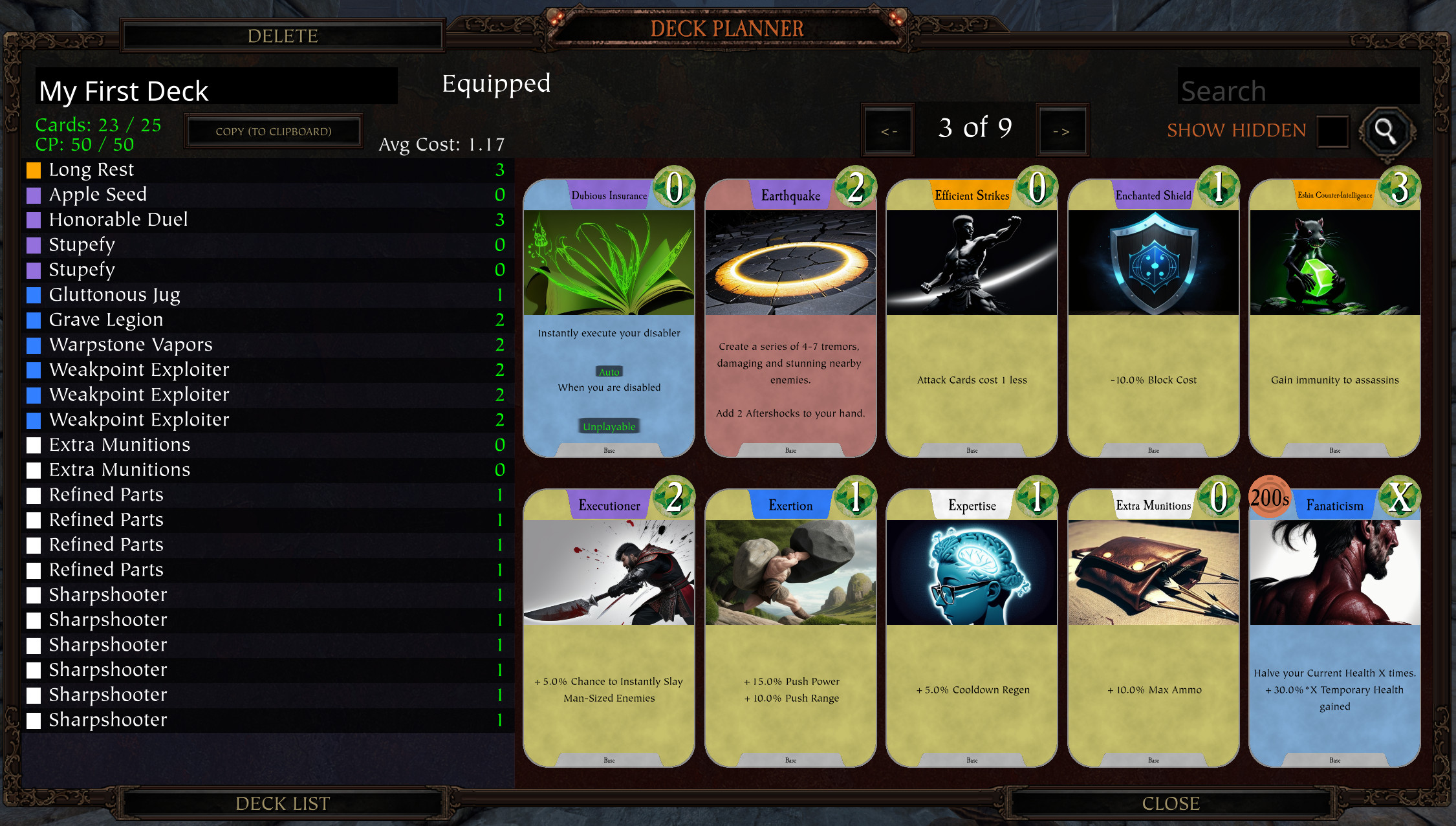
Task: Open the Deck List
Action: pyautogui.click(x=283, y=803)
